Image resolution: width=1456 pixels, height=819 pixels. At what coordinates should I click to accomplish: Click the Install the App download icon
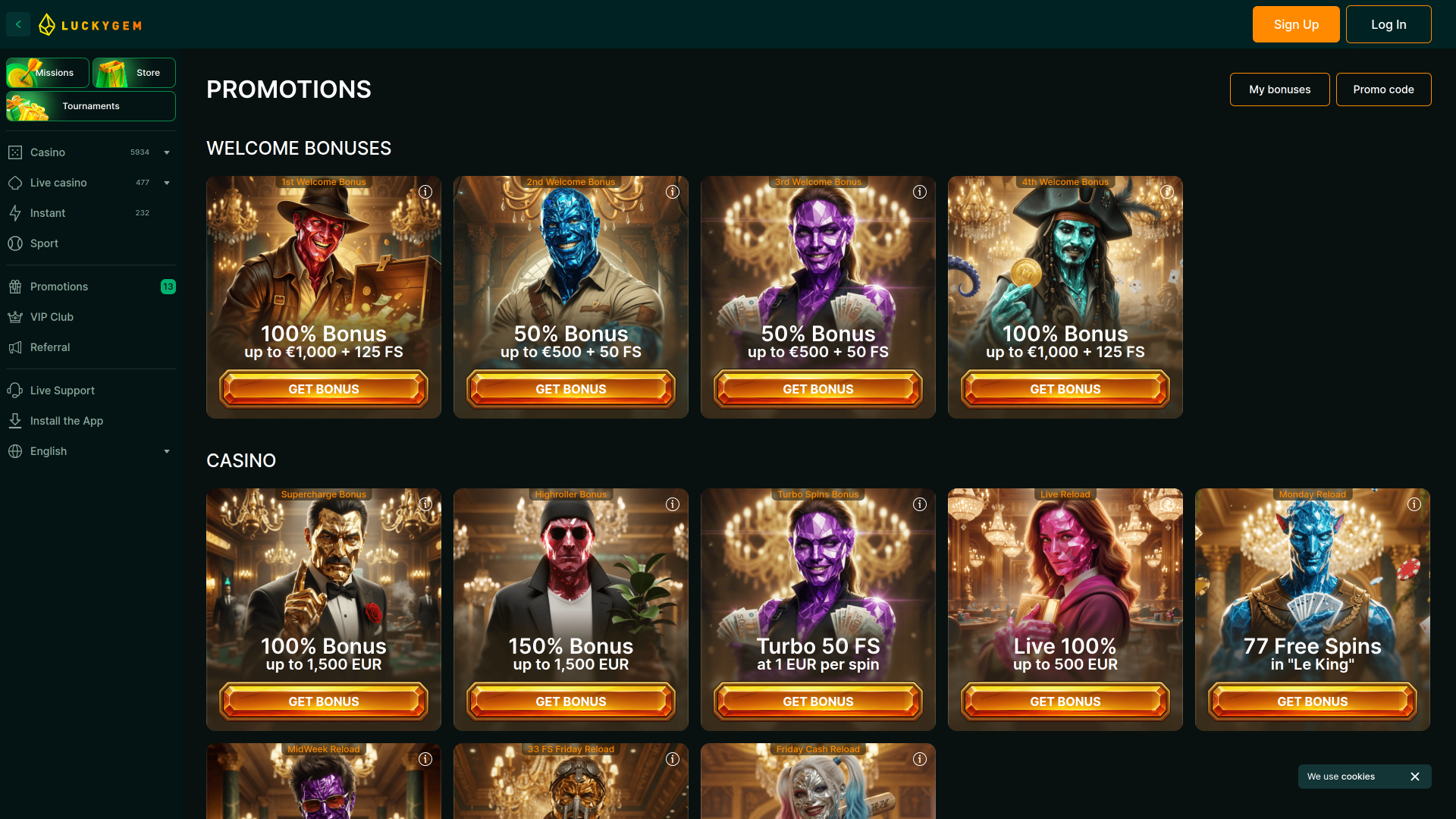point(16,420)
